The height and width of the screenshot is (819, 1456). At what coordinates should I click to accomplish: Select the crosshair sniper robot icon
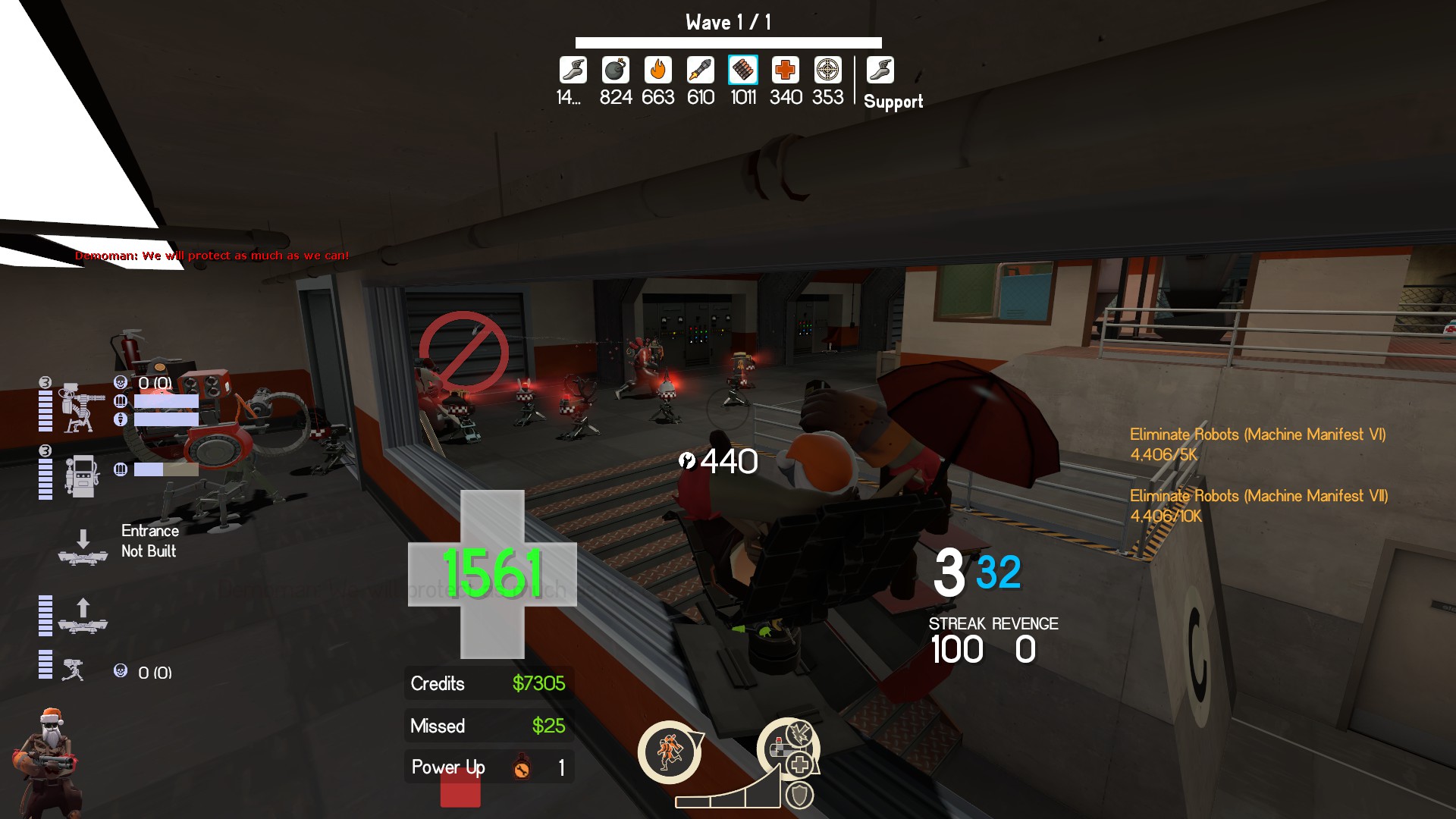click(827, 71)
